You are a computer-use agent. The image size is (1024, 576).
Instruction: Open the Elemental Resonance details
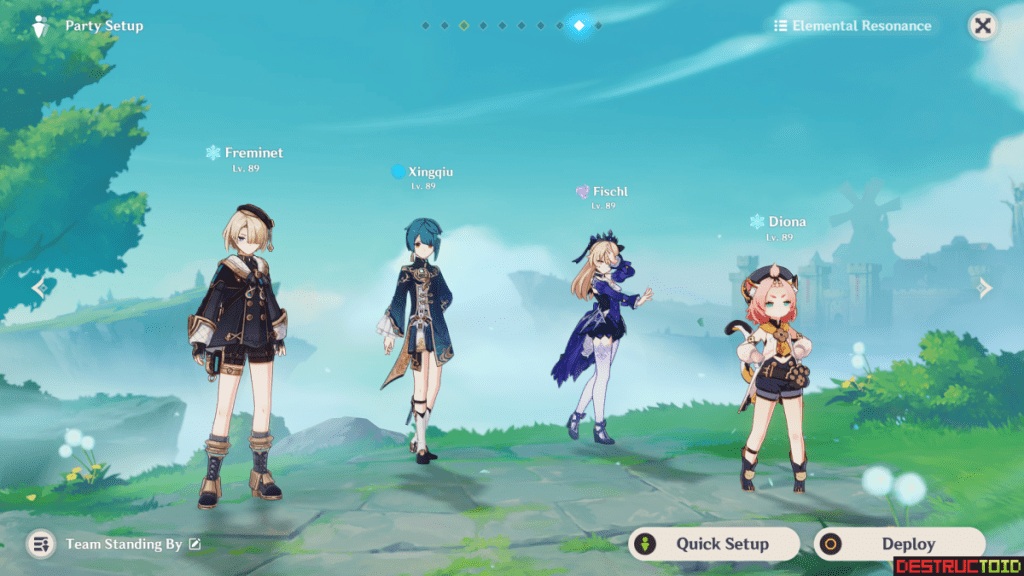[x=852, y=26]
